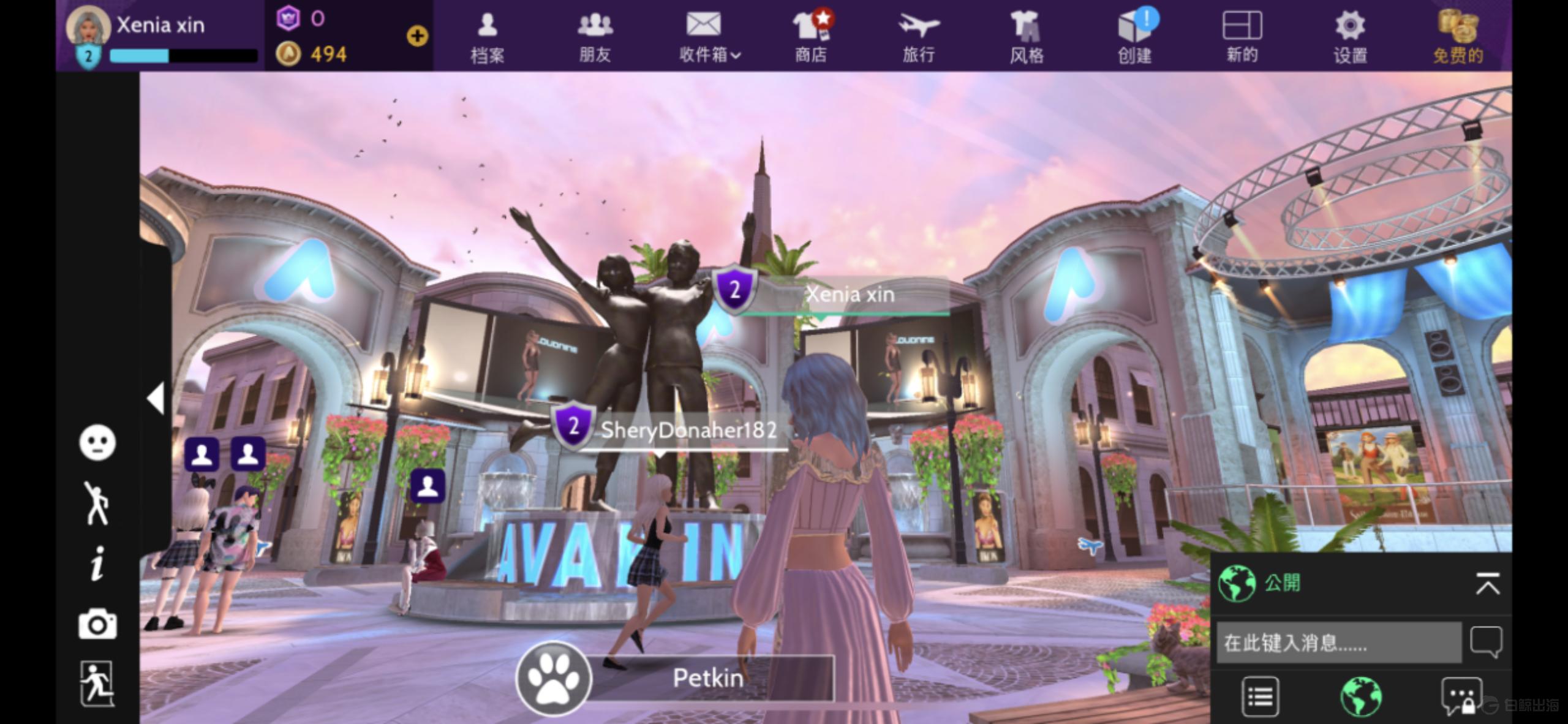This screenshot has height=724, width=1568.
Task: Open the 新的 news panel
Action: 1242,37
